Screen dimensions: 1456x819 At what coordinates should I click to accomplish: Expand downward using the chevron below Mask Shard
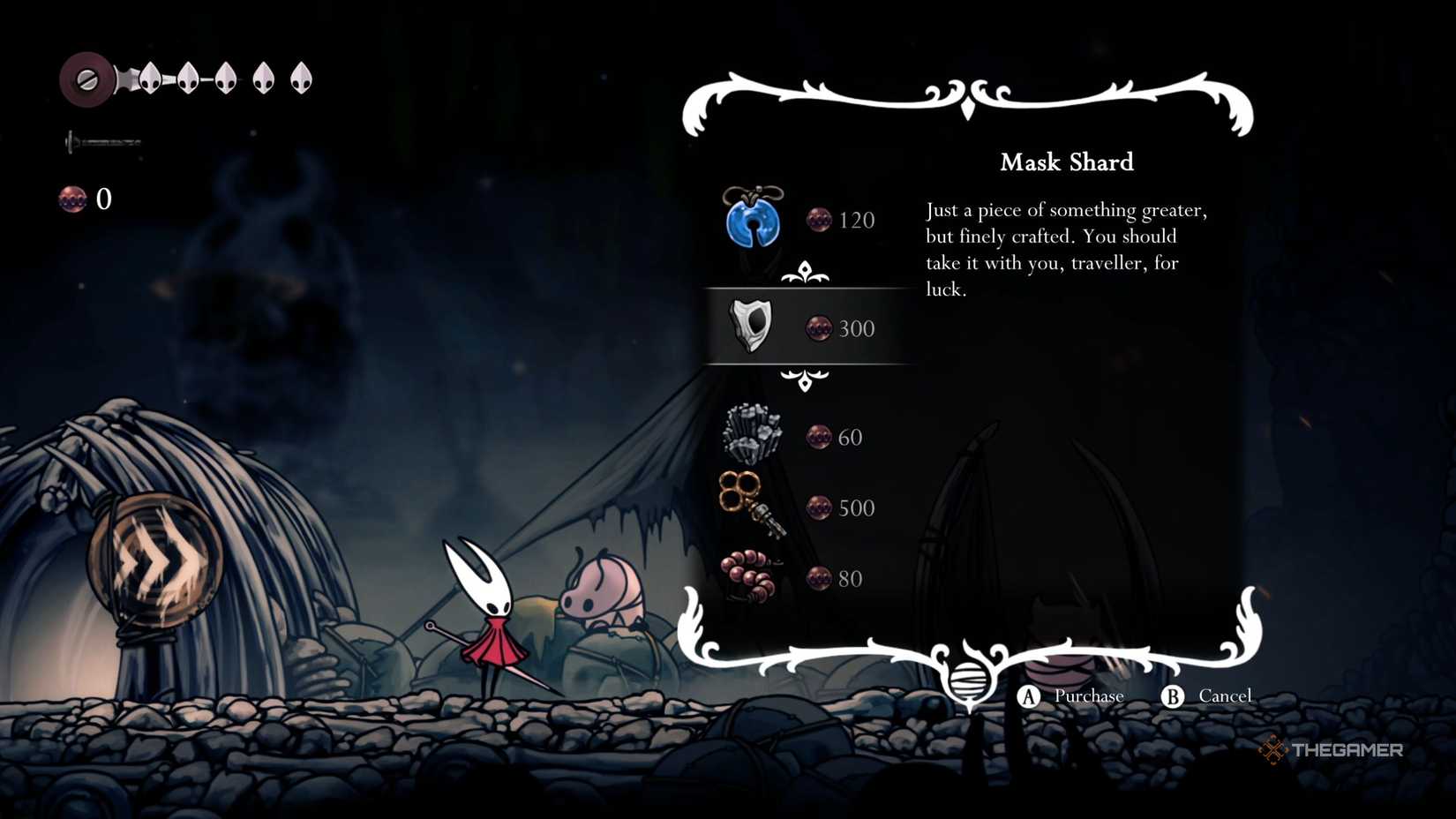tap(804, 381)
